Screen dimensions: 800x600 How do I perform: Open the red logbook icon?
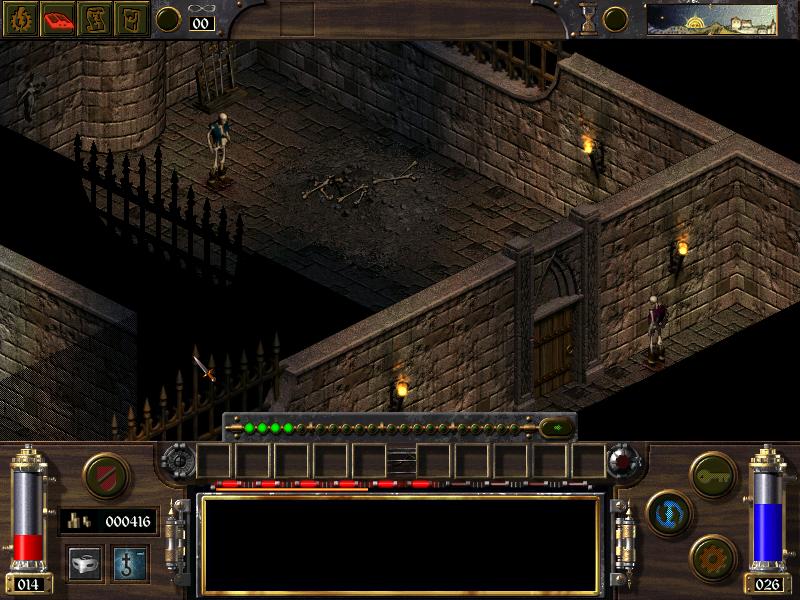click(58, 19)
